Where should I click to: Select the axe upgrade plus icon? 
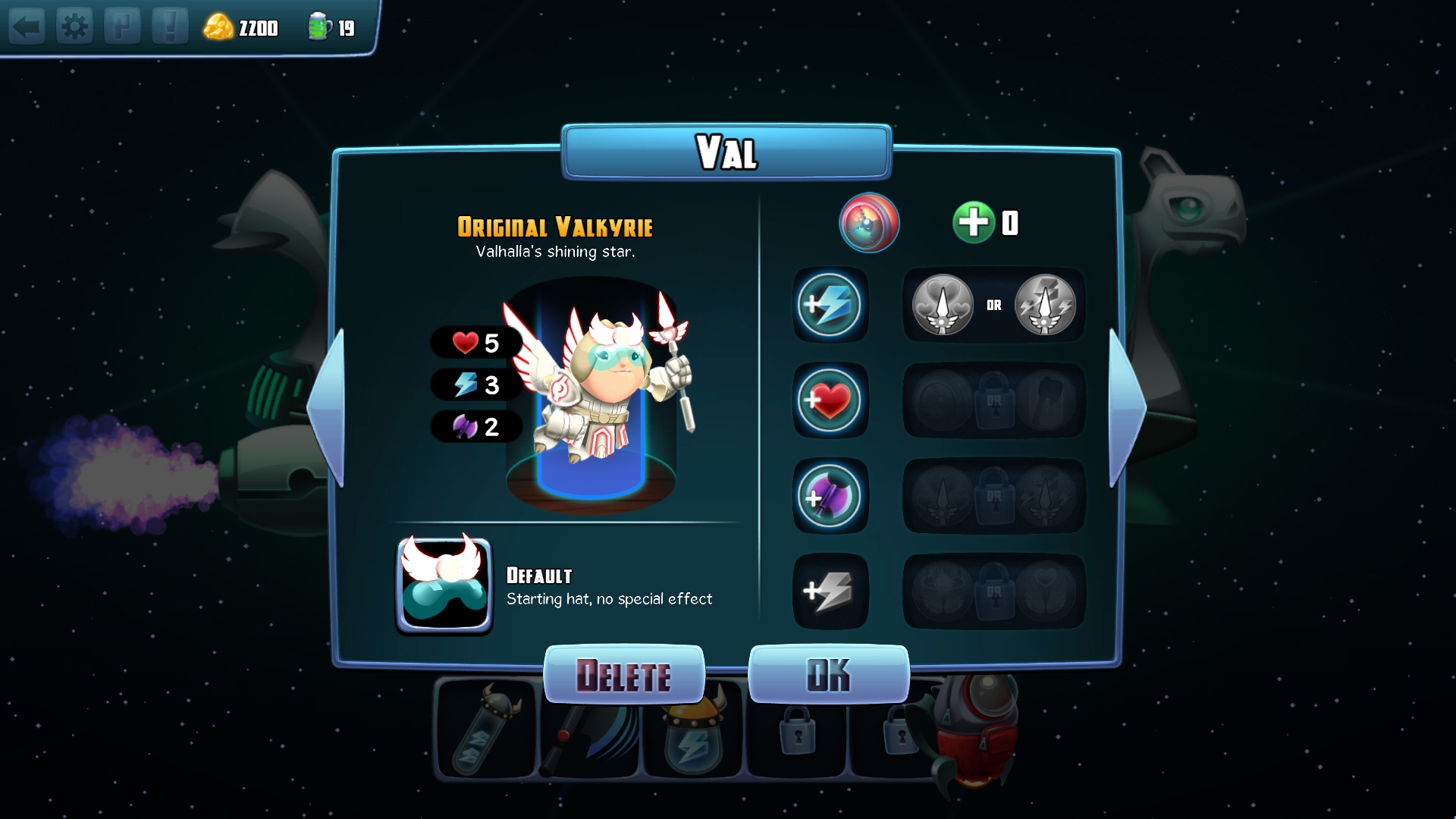830,497
